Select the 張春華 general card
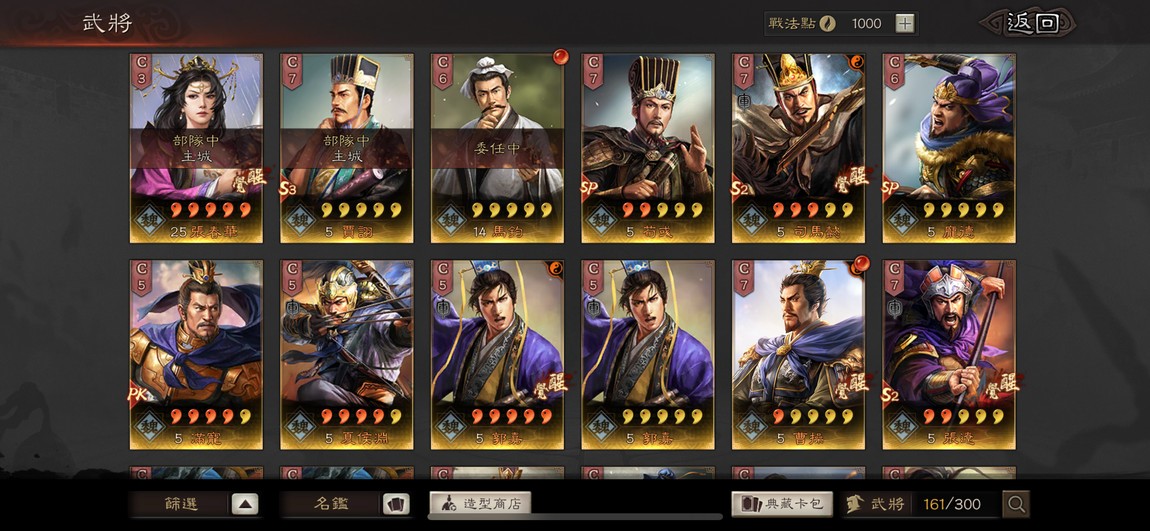1150x531 pixels. pyautogui.click(x=196, y=147)
